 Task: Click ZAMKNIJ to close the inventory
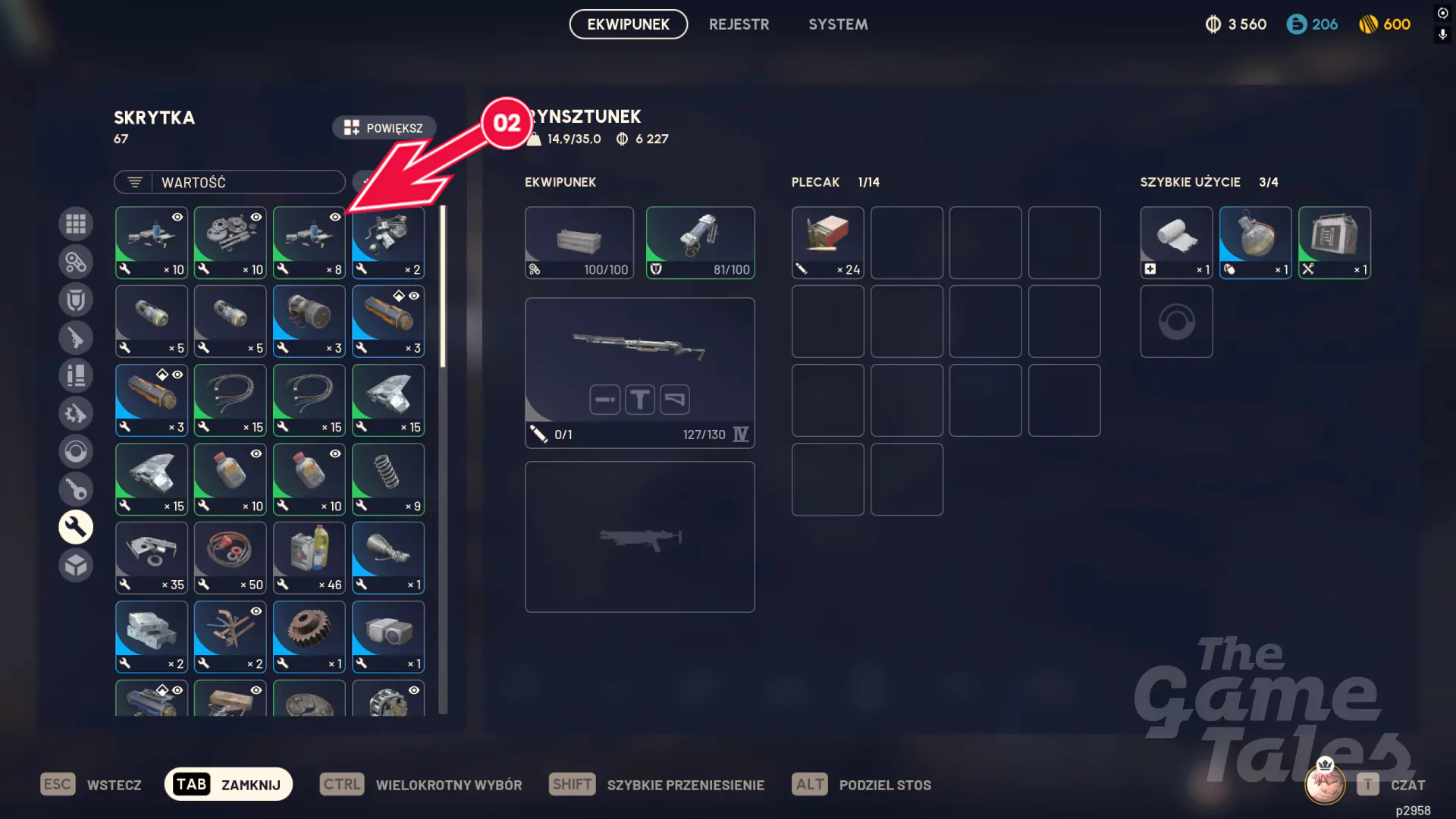227,784
